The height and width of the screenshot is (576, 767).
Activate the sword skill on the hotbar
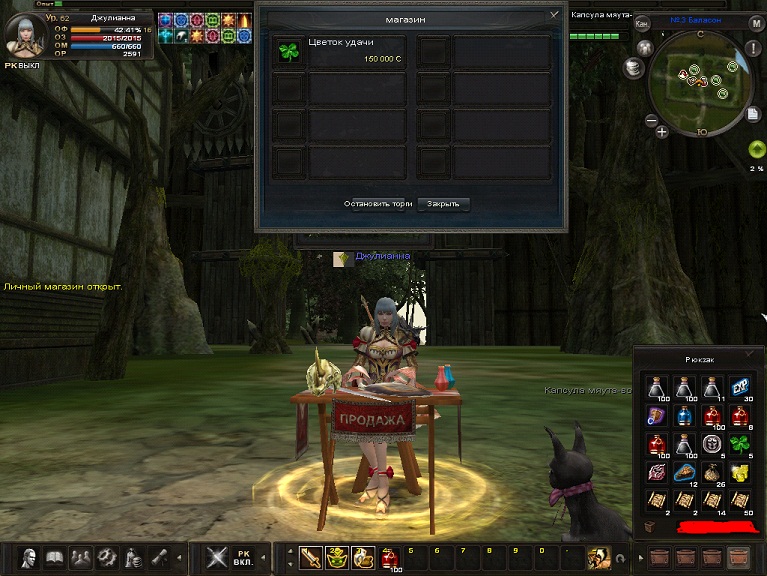[311, 556]
